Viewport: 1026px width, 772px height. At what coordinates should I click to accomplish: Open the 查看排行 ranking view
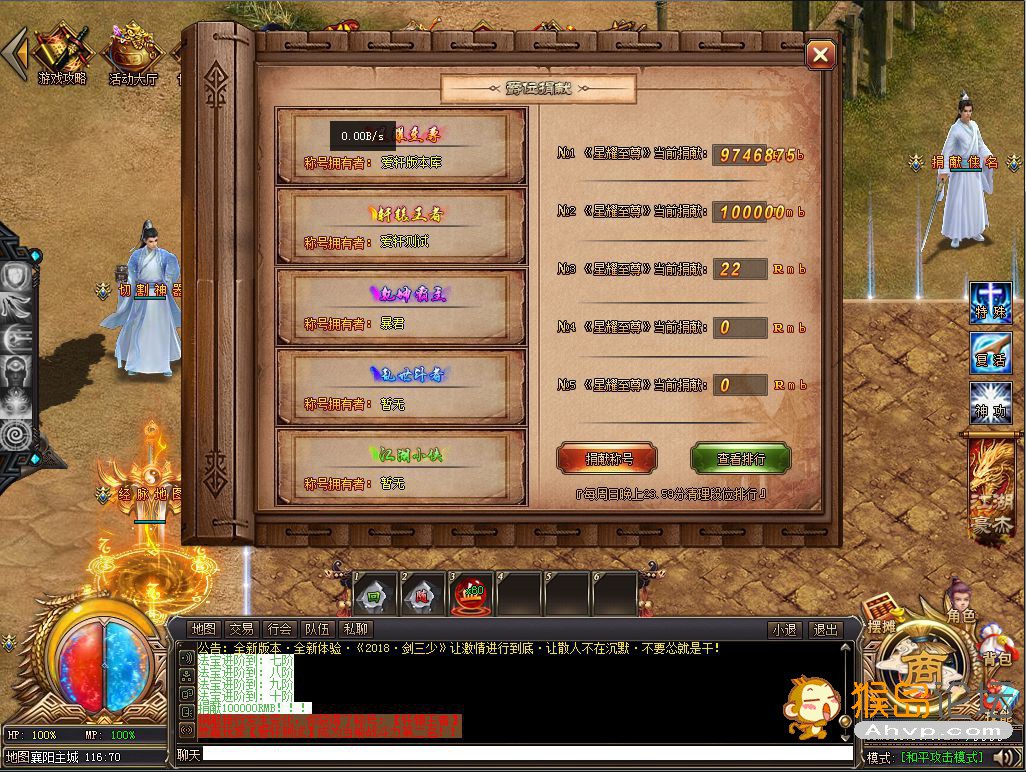click(741, 458)
